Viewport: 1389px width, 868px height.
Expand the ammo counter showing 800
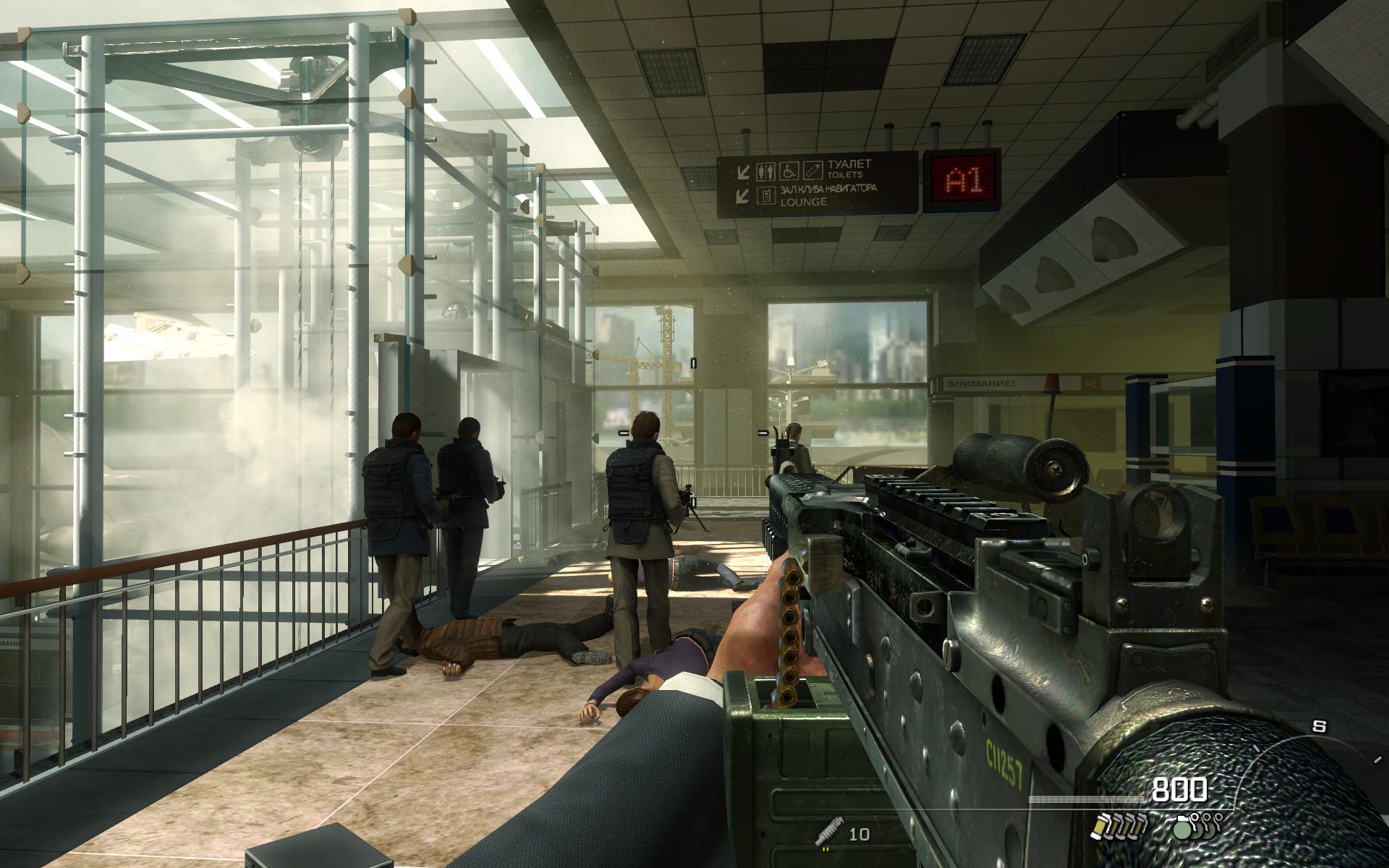click(1179, 788)
